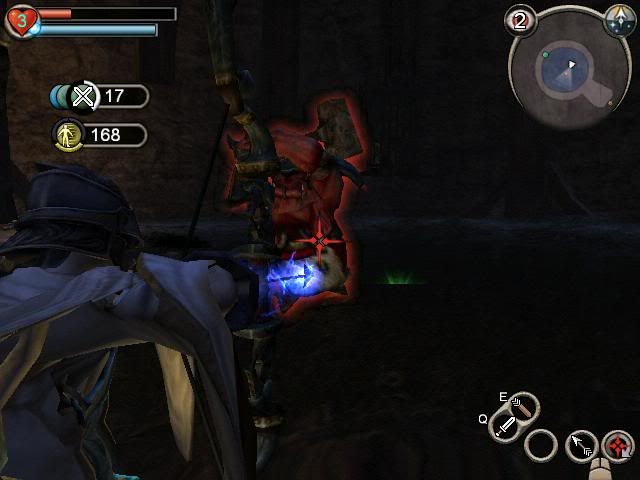Screen dimensions: 640x480
Task: Activate the arrow fire action icon
Action: pos(582,445)
